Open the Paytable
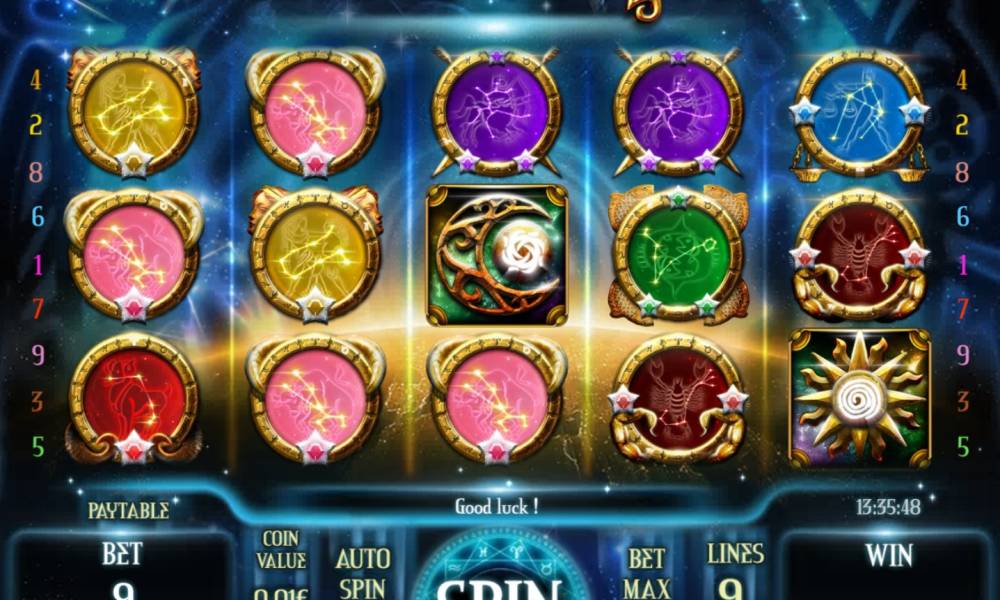Image resolution: width=1000 pixels, height=600 pixels. pyautogui.click(x=128, y=510)
